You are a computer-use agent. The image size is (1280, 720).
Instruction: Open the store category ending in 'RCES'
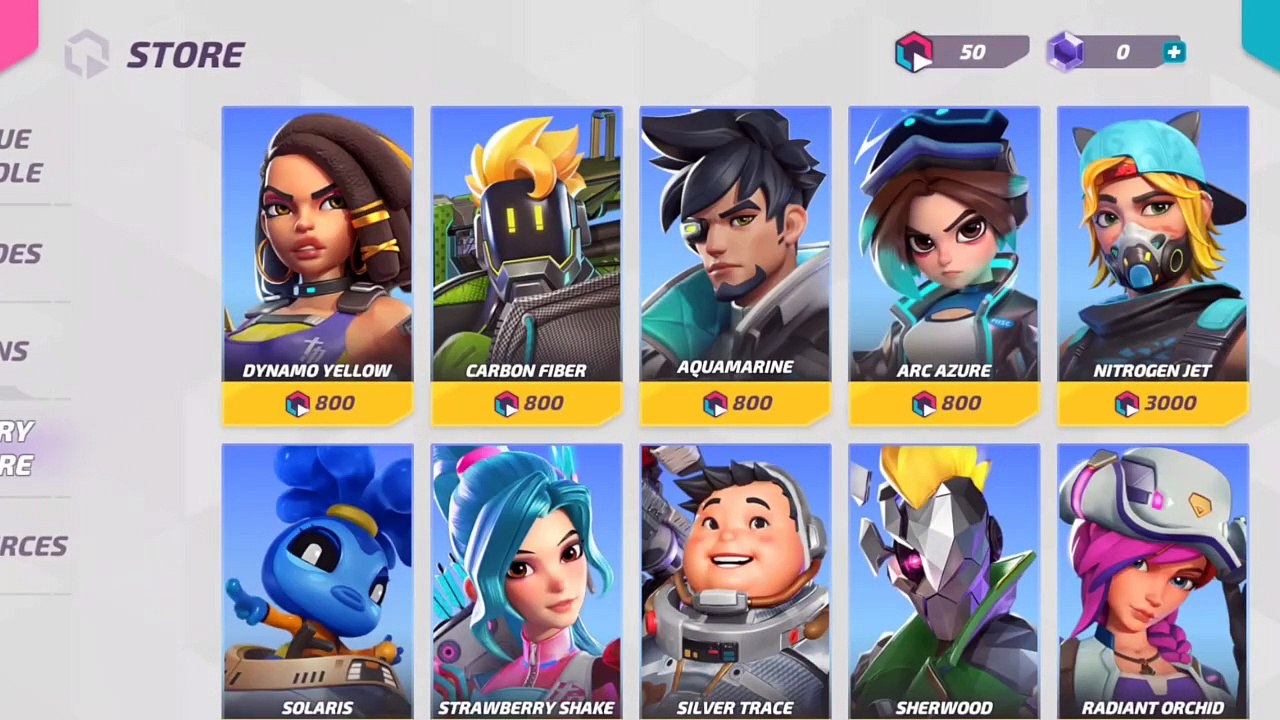[x=33, y=546]
